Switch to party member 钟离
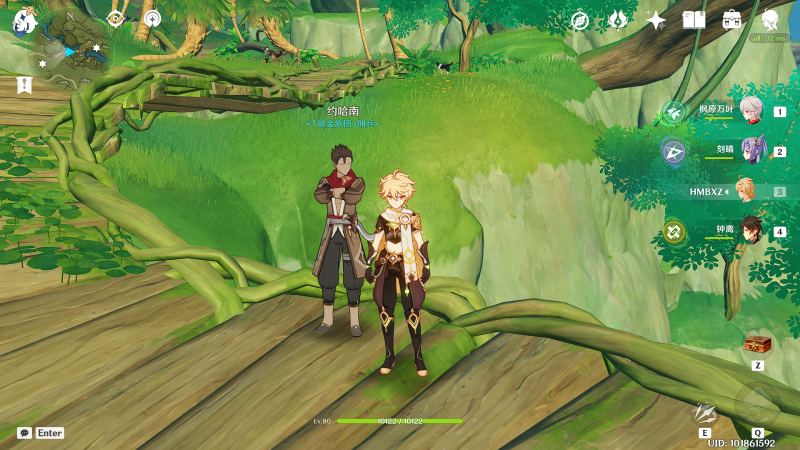 [751, 231]
